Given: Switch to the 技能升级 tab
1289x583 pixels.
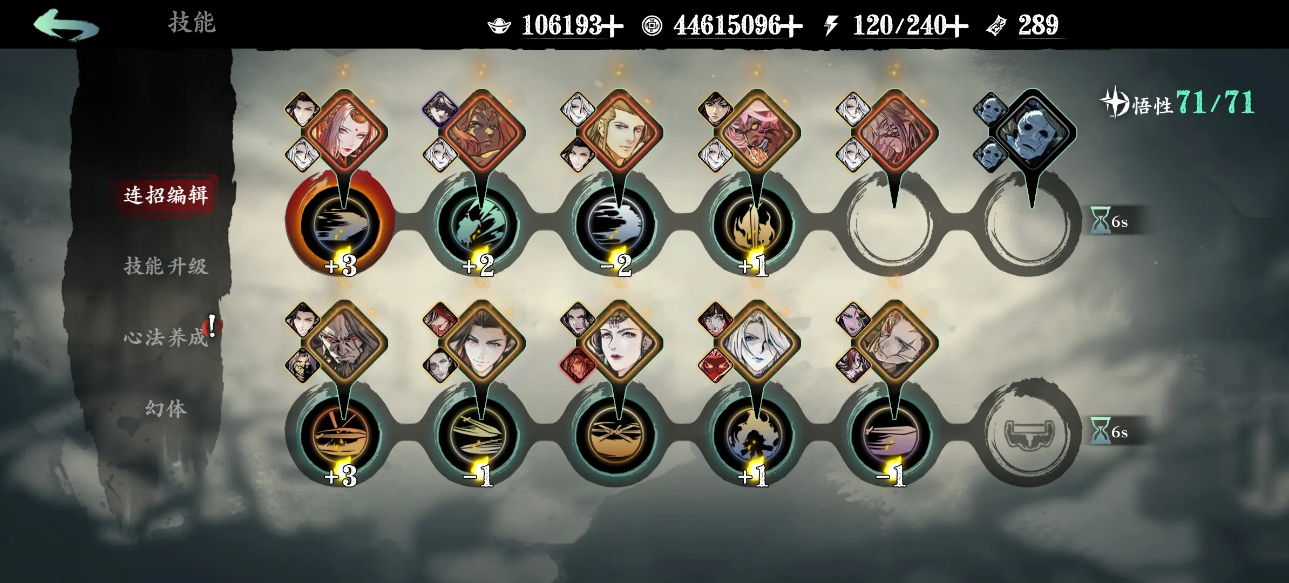Looking at the screenshot, I should (166, 266).
